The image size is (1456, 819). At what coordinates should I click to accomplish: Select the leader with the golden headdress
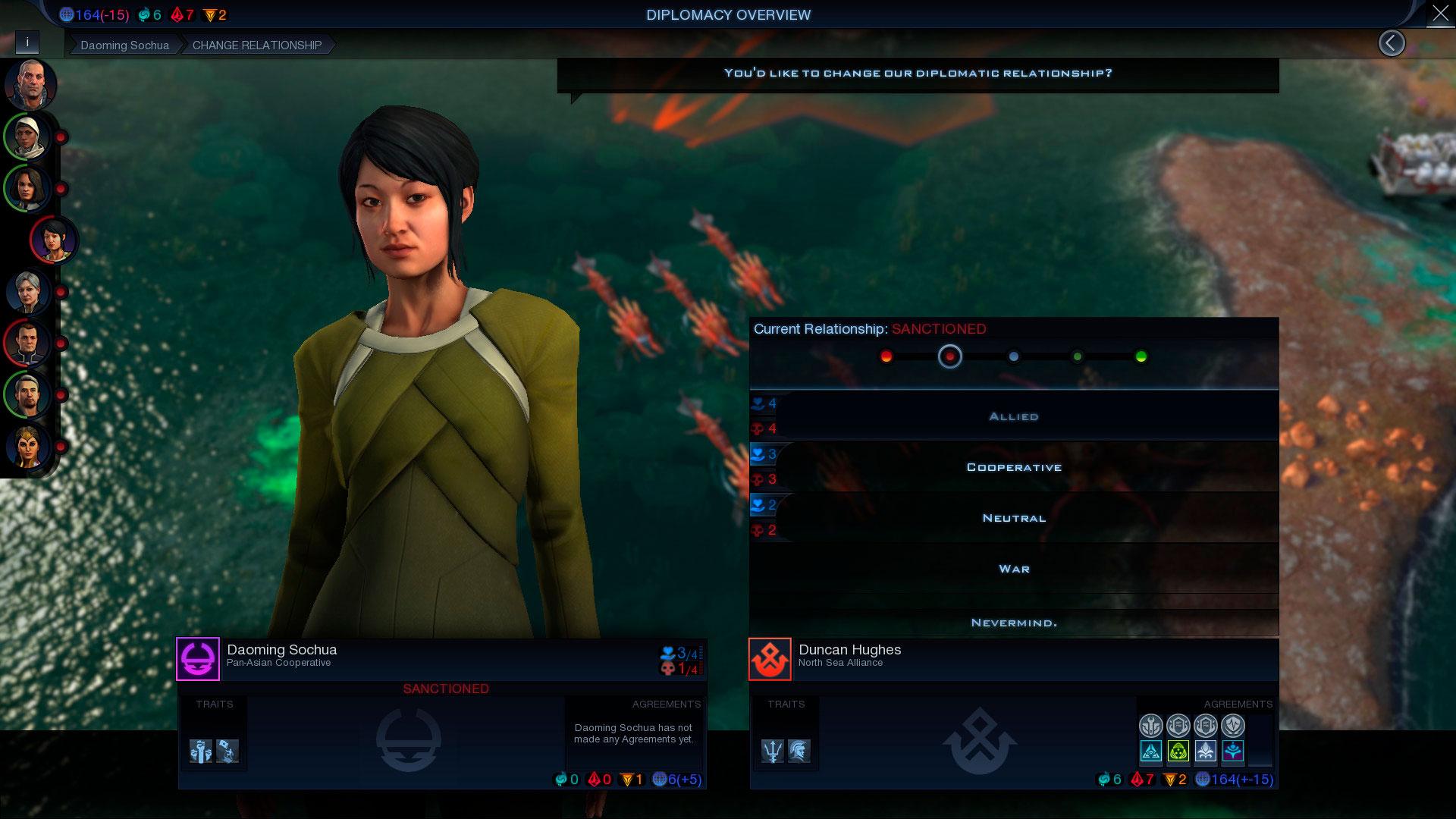tap(29, 447)
